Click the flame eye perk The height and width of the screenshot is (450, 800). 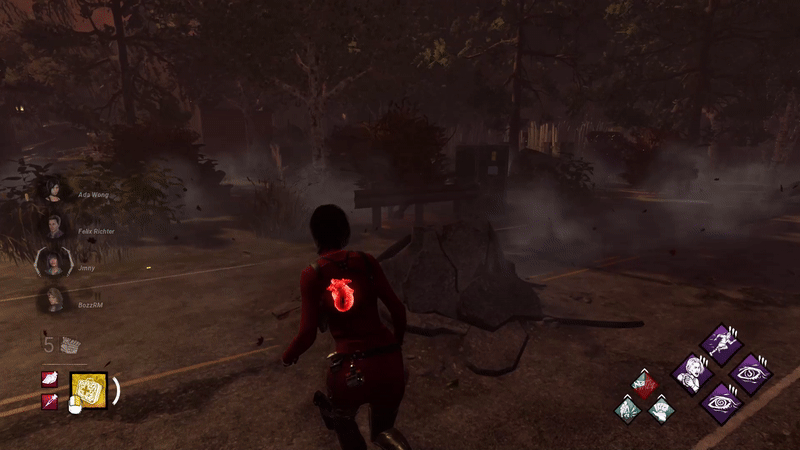(x=750, y=373)
